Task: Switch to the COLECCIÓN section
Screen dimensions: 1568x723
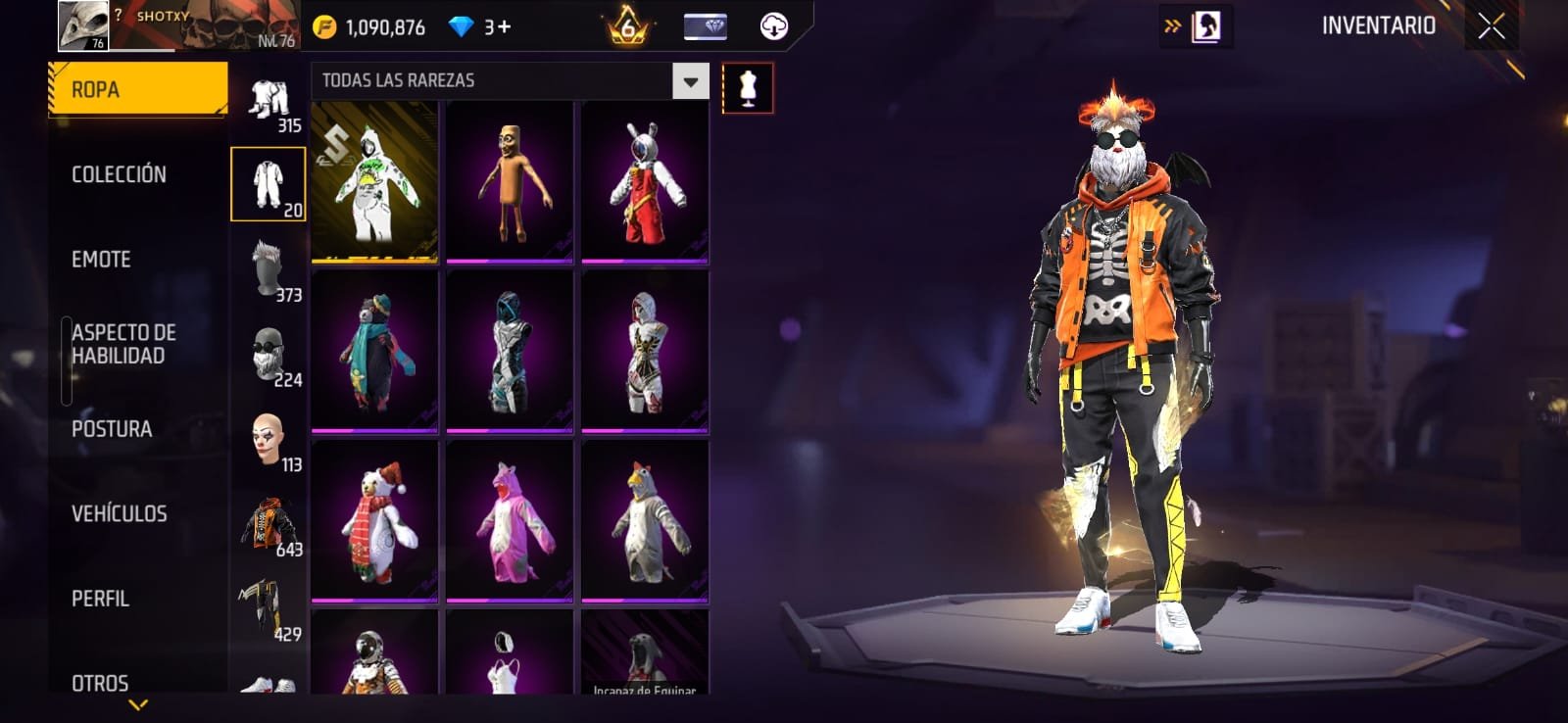Action: pos(119,174)
